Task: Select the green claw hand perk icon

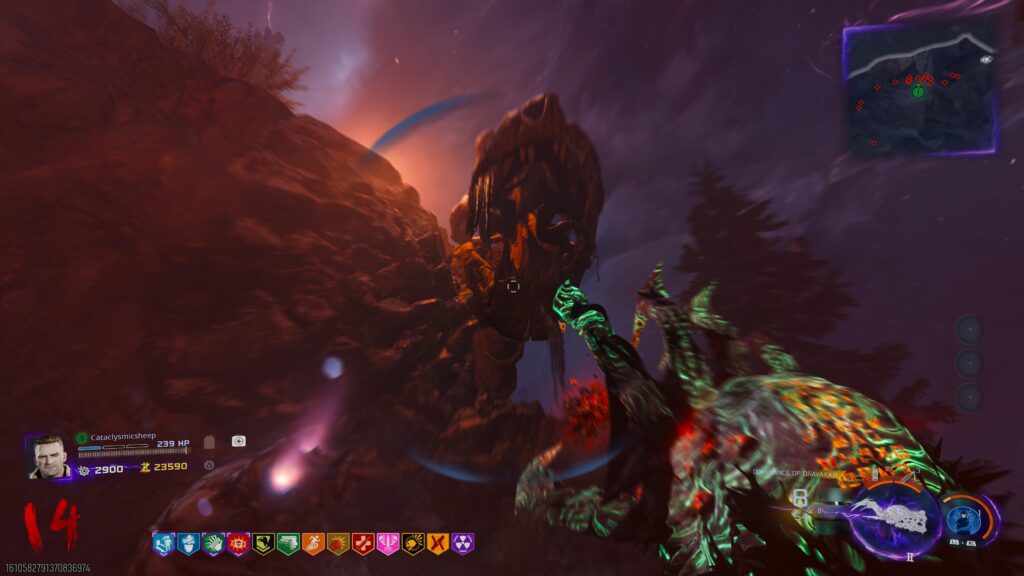Action: tap(213, 543)
